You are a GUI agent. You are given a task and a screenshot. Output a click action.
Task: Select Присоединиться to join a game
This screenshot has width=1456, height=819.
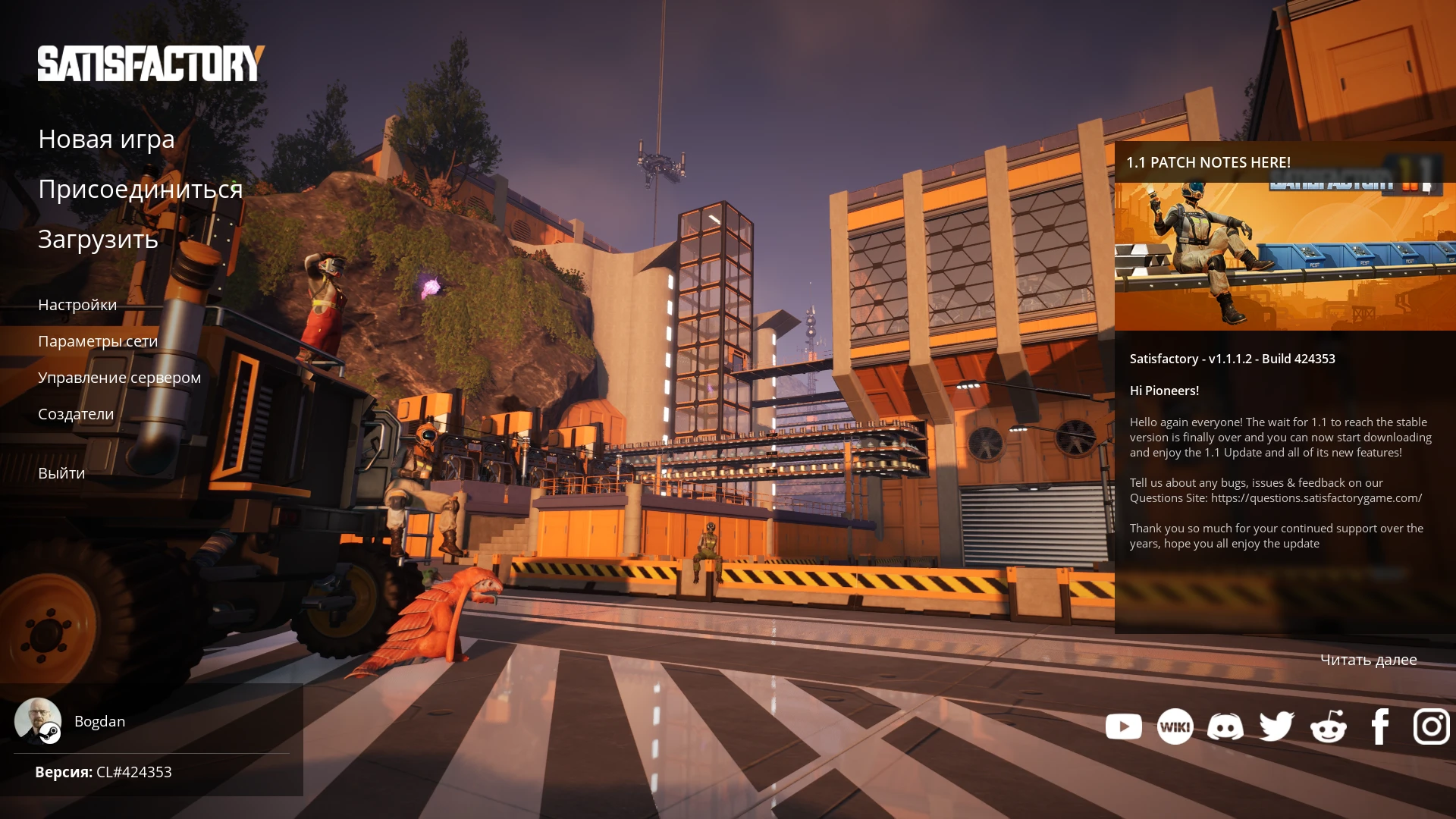click(141, 190)
